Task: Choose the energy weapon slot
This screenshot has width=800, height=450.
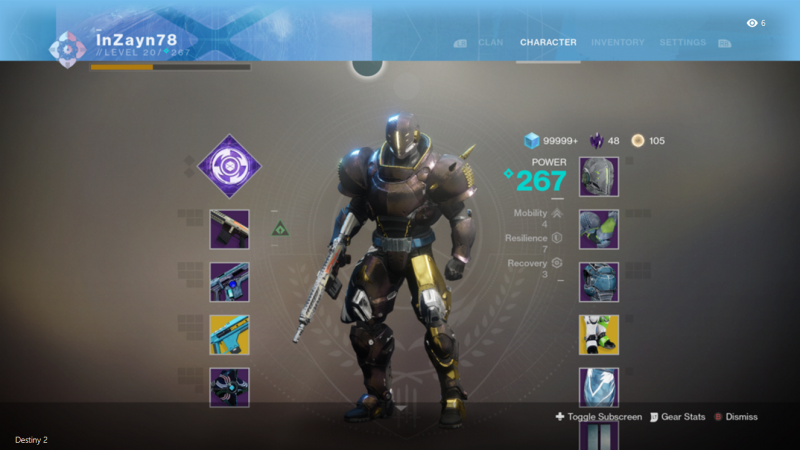Action: click(229, 282)
